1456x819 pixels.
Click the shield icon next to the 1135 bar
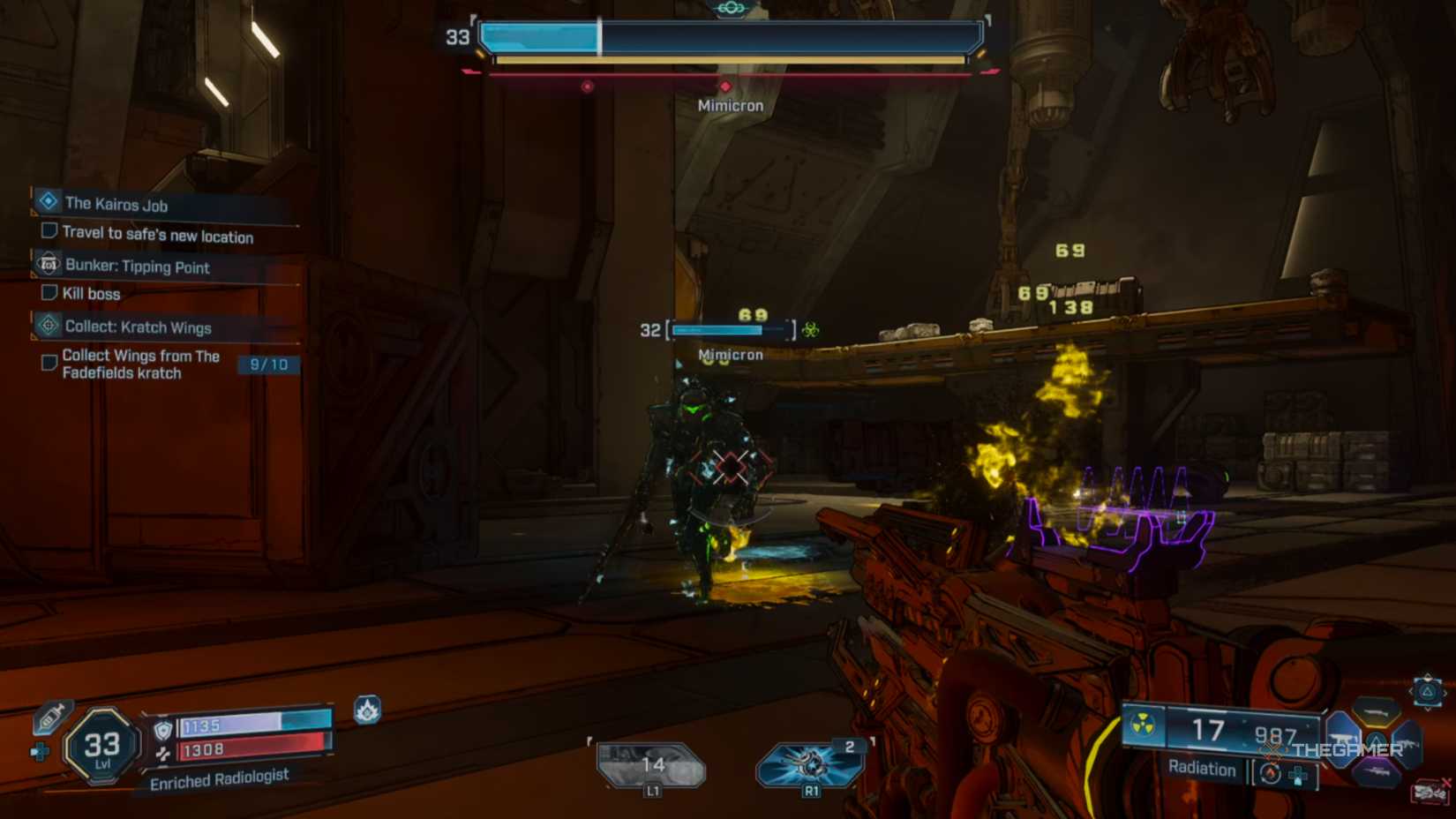click(x=164, y=730)
